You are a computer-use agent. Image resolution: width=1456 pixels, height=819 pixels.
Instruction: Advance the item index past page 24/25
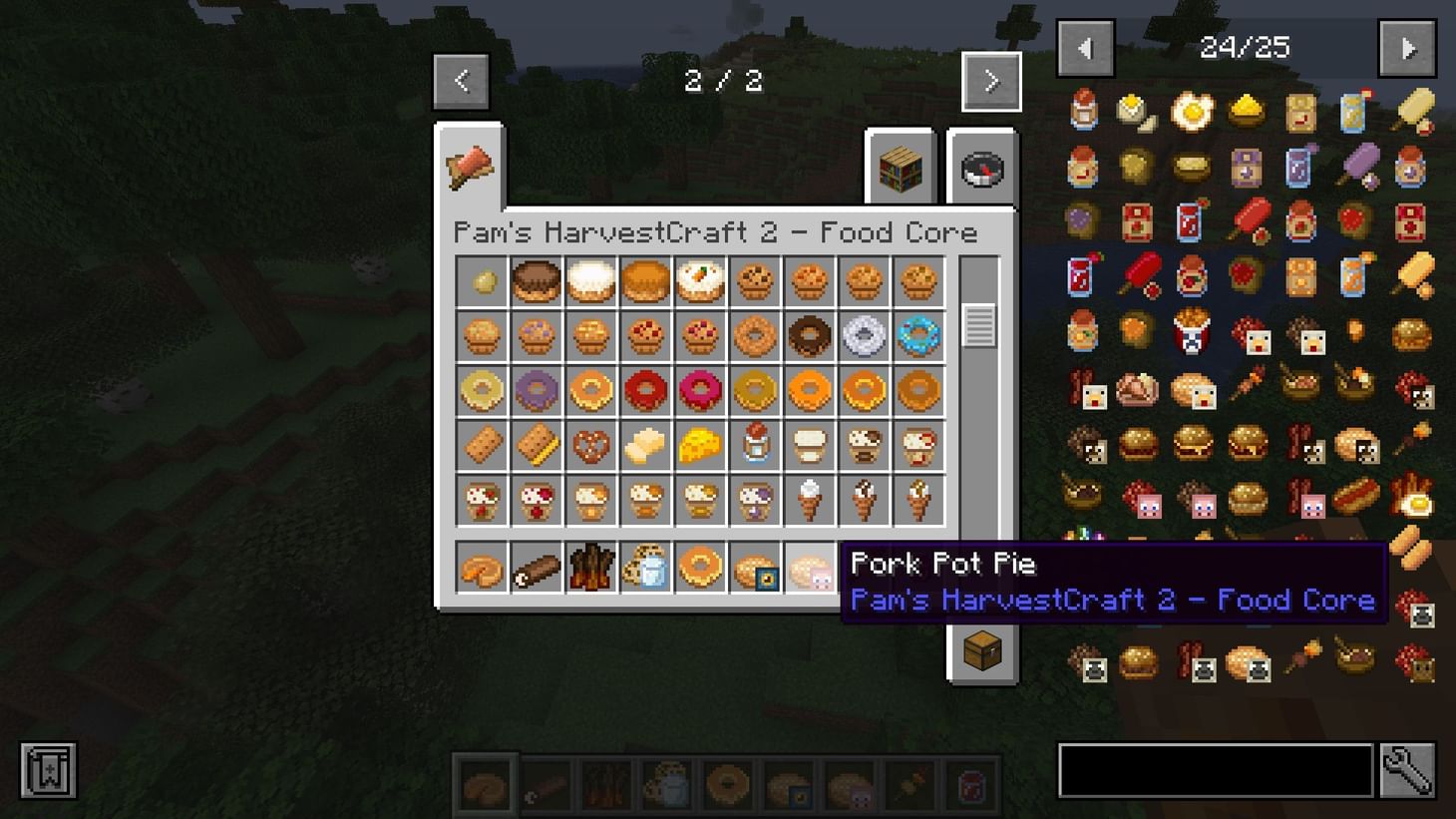point(1406,48)
